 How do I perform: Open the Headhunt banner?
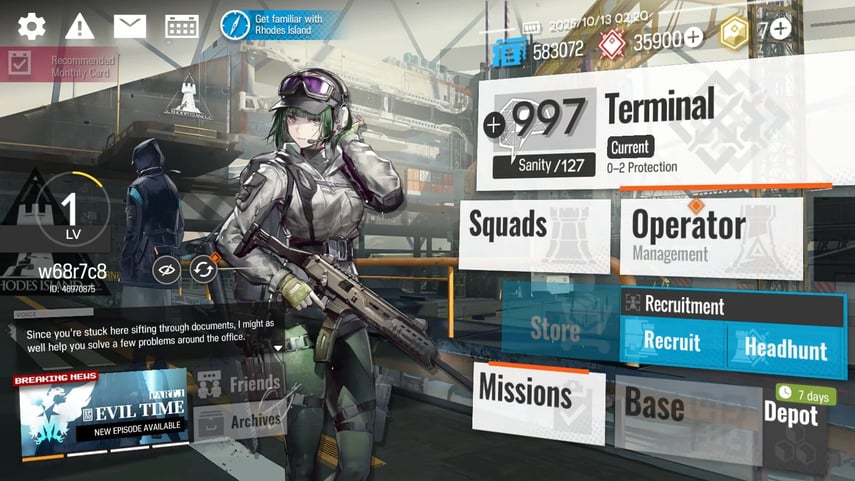point(785,348)
